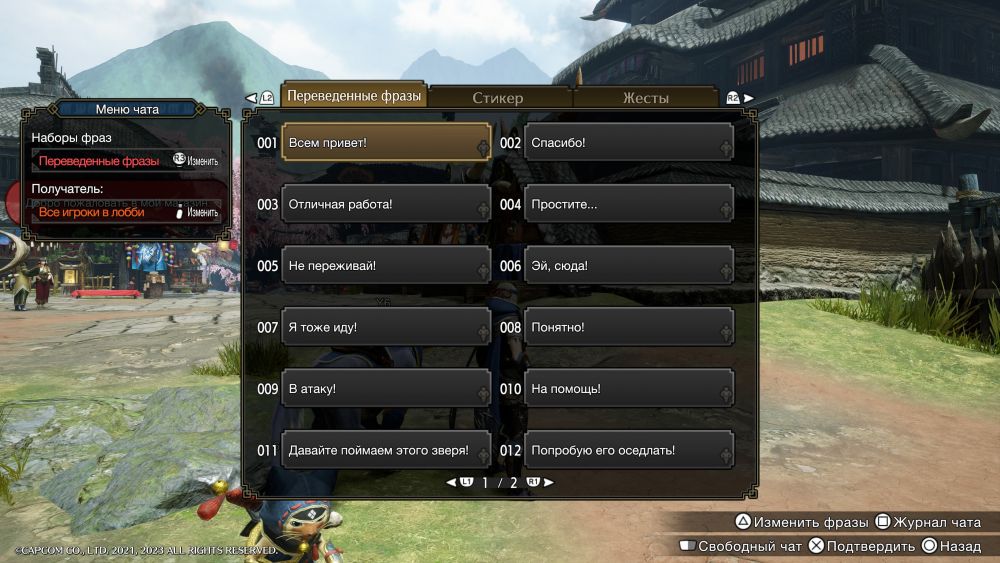Click the "Понятно!" phrase entry
This screenshot has width=1000, height=563.
click(x=628, y=327)
